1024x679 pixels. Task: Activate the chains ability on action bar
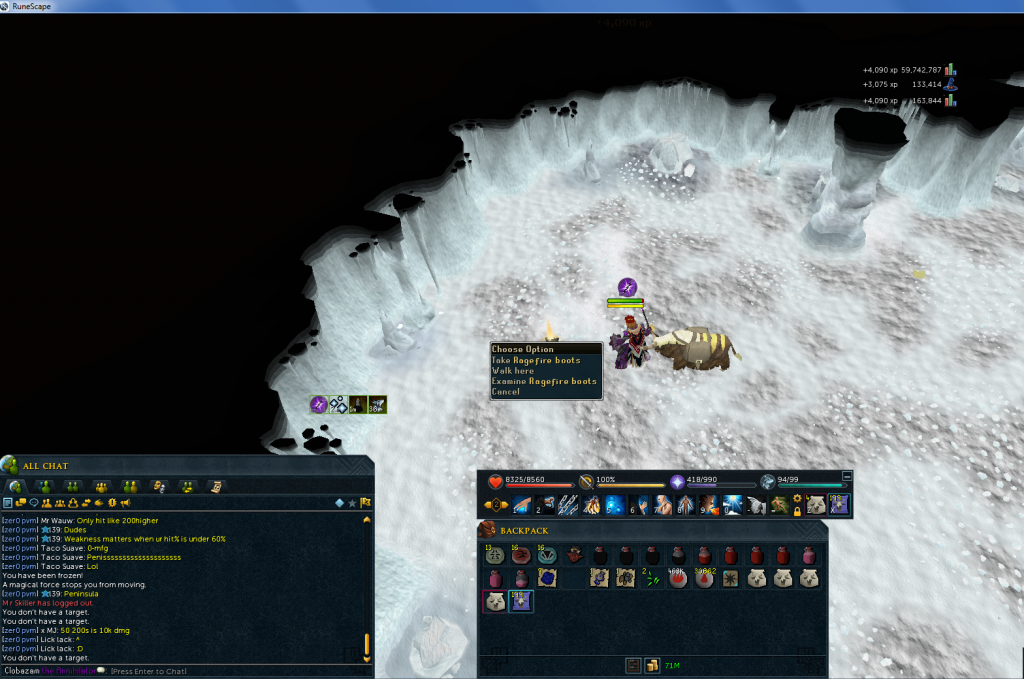pos(568,505)
